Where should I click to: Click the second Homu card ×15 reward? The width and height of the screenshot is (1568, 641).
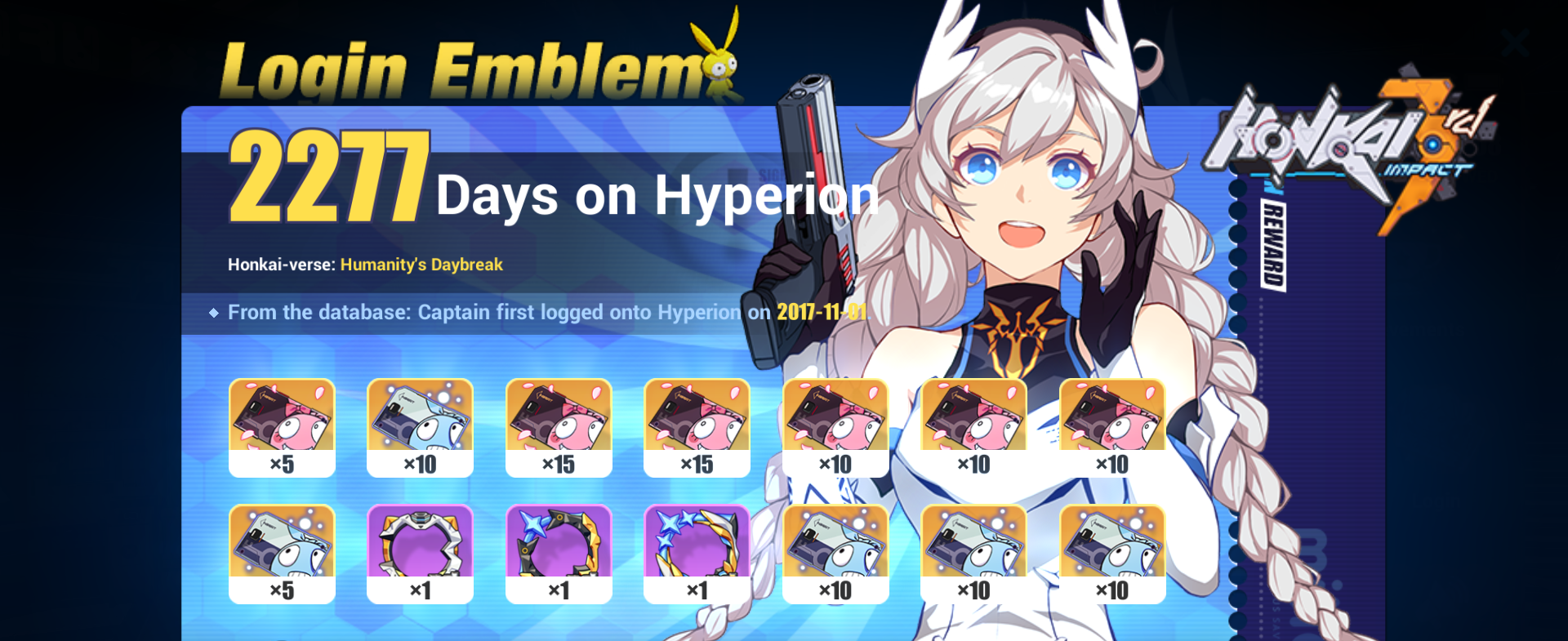(x=697, y=425)
